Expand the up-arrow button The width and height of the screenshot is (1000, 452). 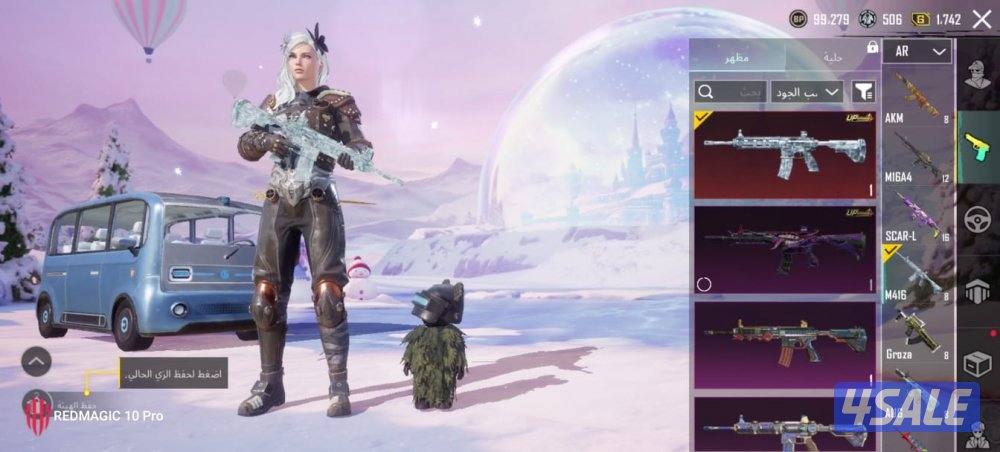[36, 361]
